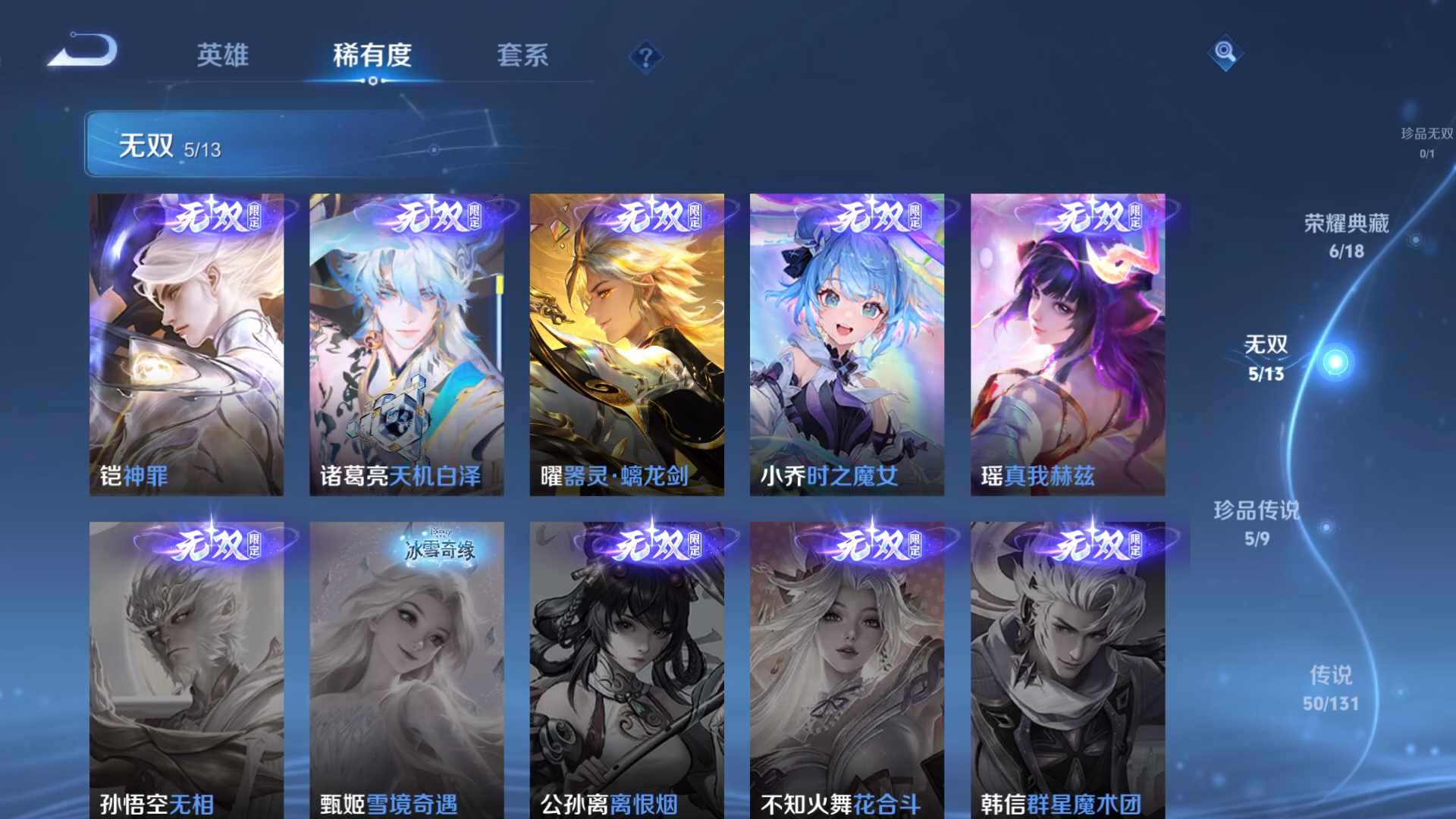Open the 不知火舞花合斗 skin

[845, 667]
